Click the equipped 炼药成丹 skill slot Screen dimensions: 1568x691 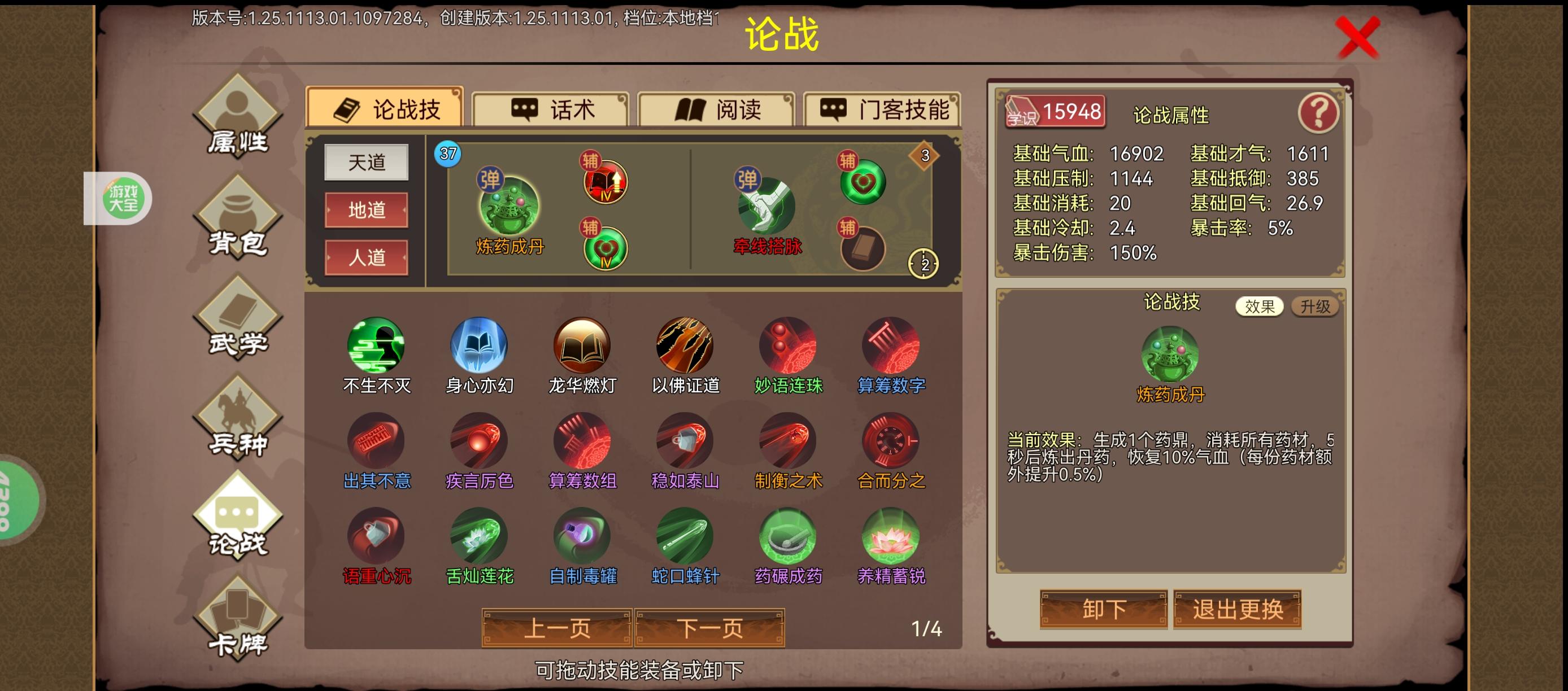click(510, 208)
